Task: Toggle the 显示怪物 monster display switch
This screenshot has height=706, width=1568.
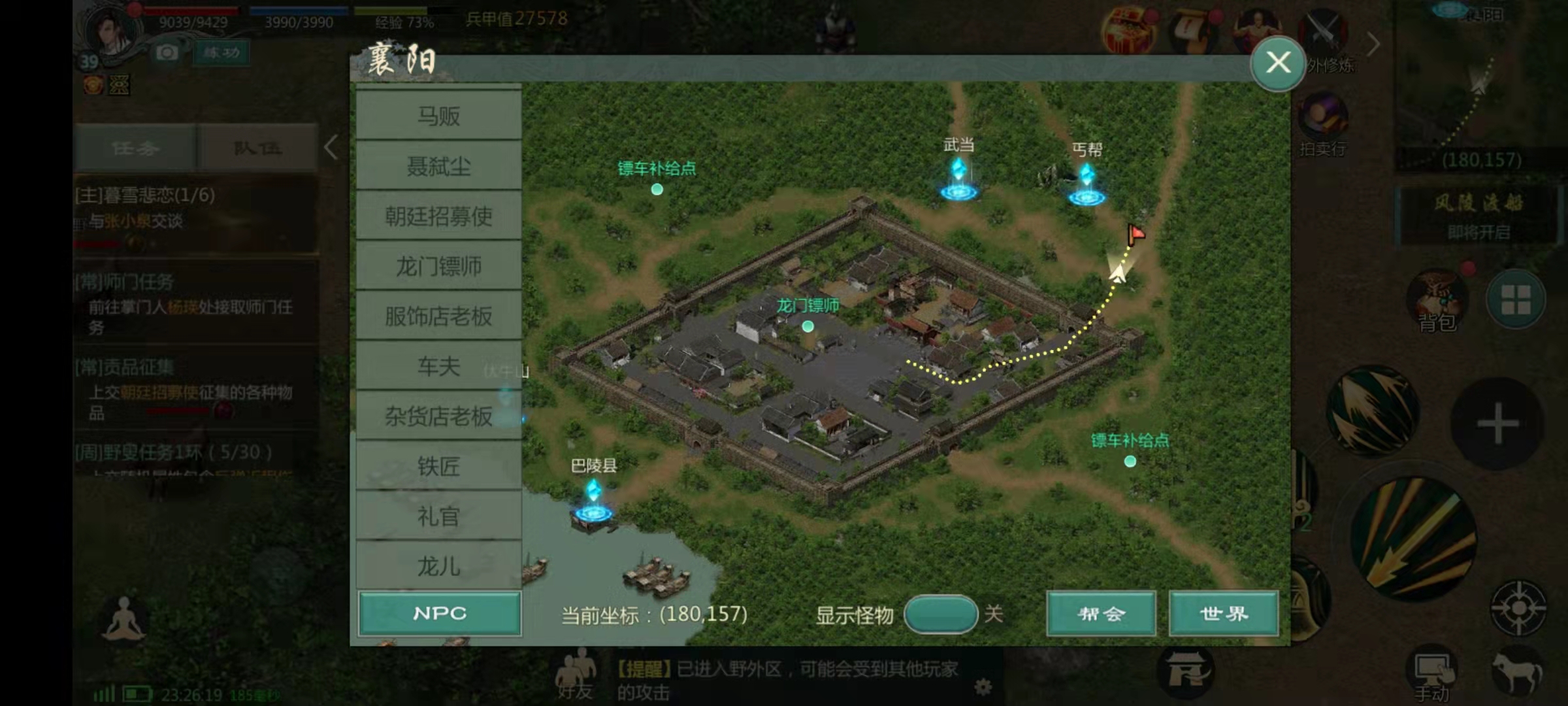Action: point(941,614)
